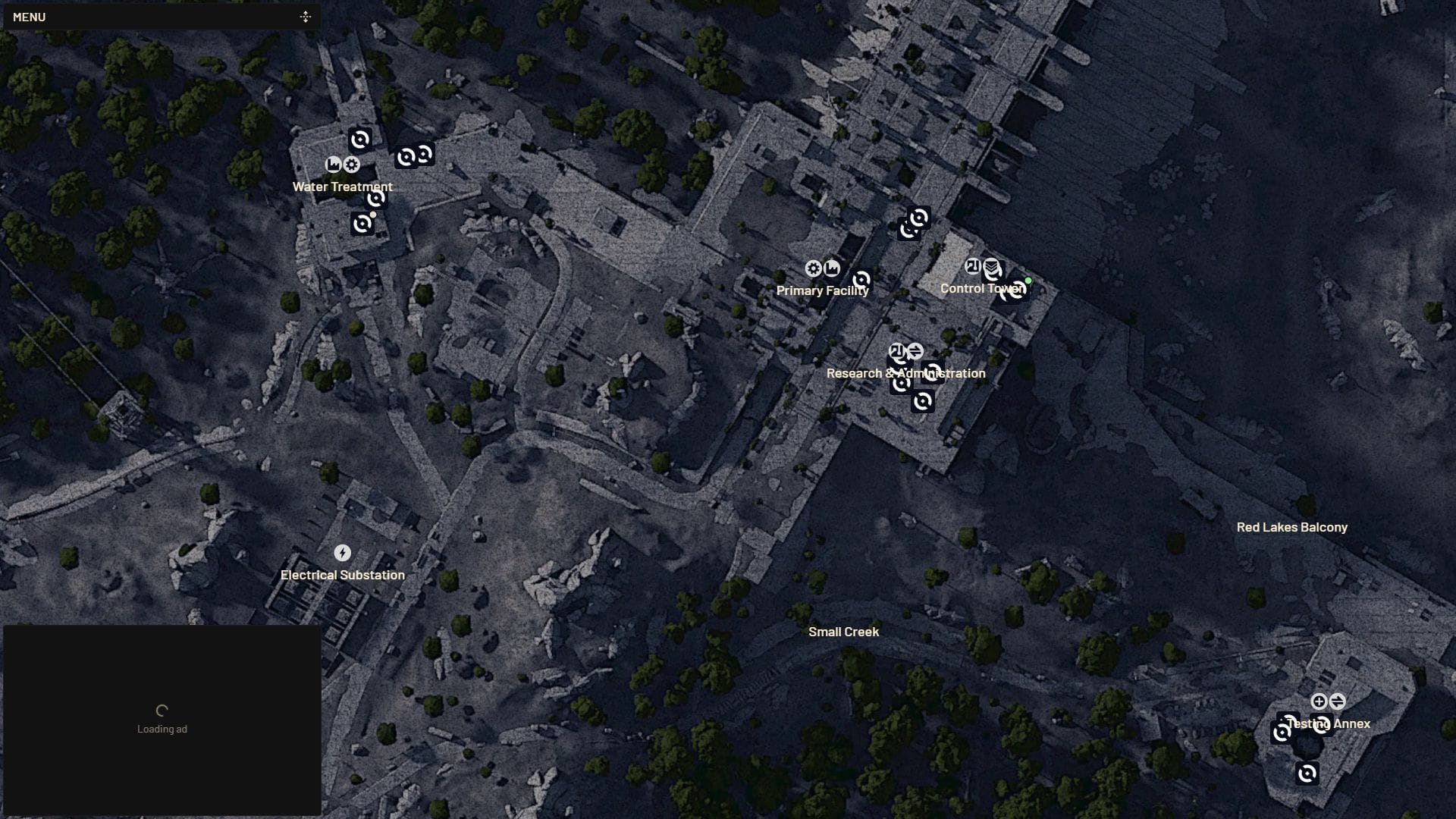This screenshot has height=819, width=1456.
Task: Click the move arrows icon beside MENU
Action: click(x=306, y=16)
